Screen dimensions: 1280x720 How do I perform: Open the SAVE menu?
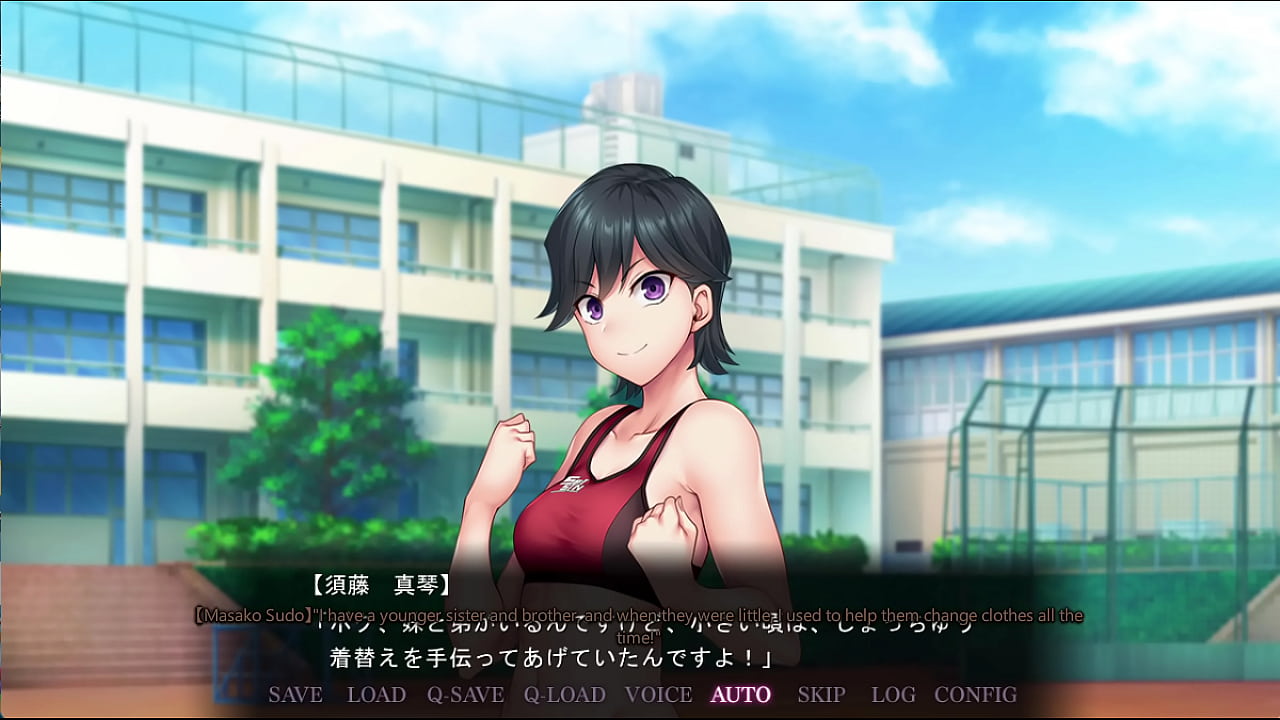(x=295, y=694)
